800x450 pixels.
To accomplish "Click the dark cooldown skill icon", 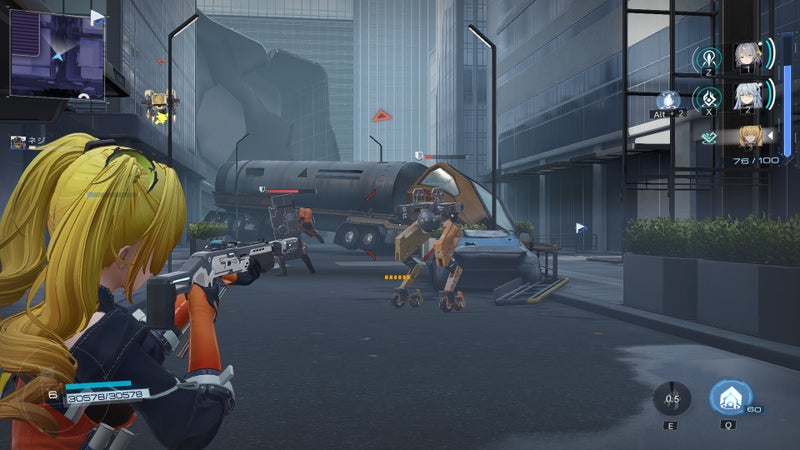I will tap(672, 399).
